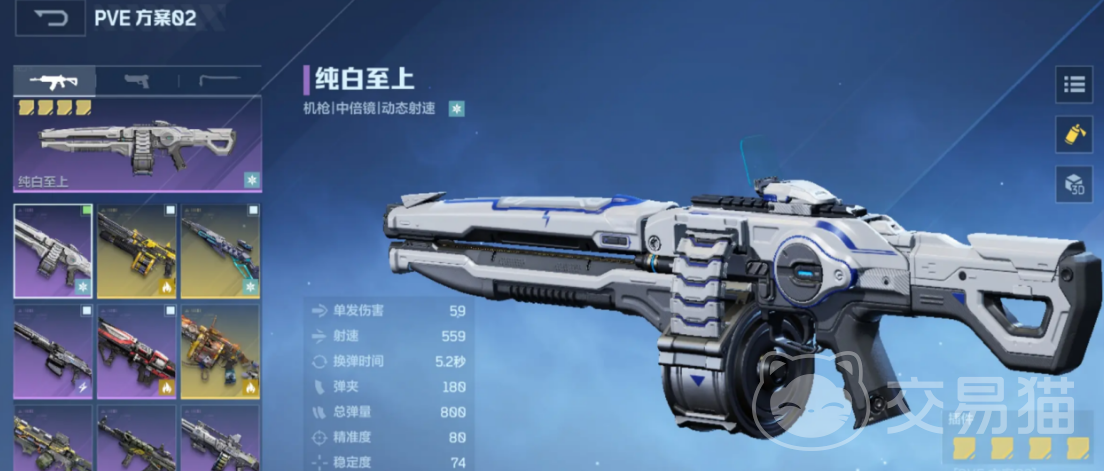The width and height of the screenshot is (1104, 471).
Task: Choose the yellow-and-black gun on gold background
Action: (x=136, y=251)
